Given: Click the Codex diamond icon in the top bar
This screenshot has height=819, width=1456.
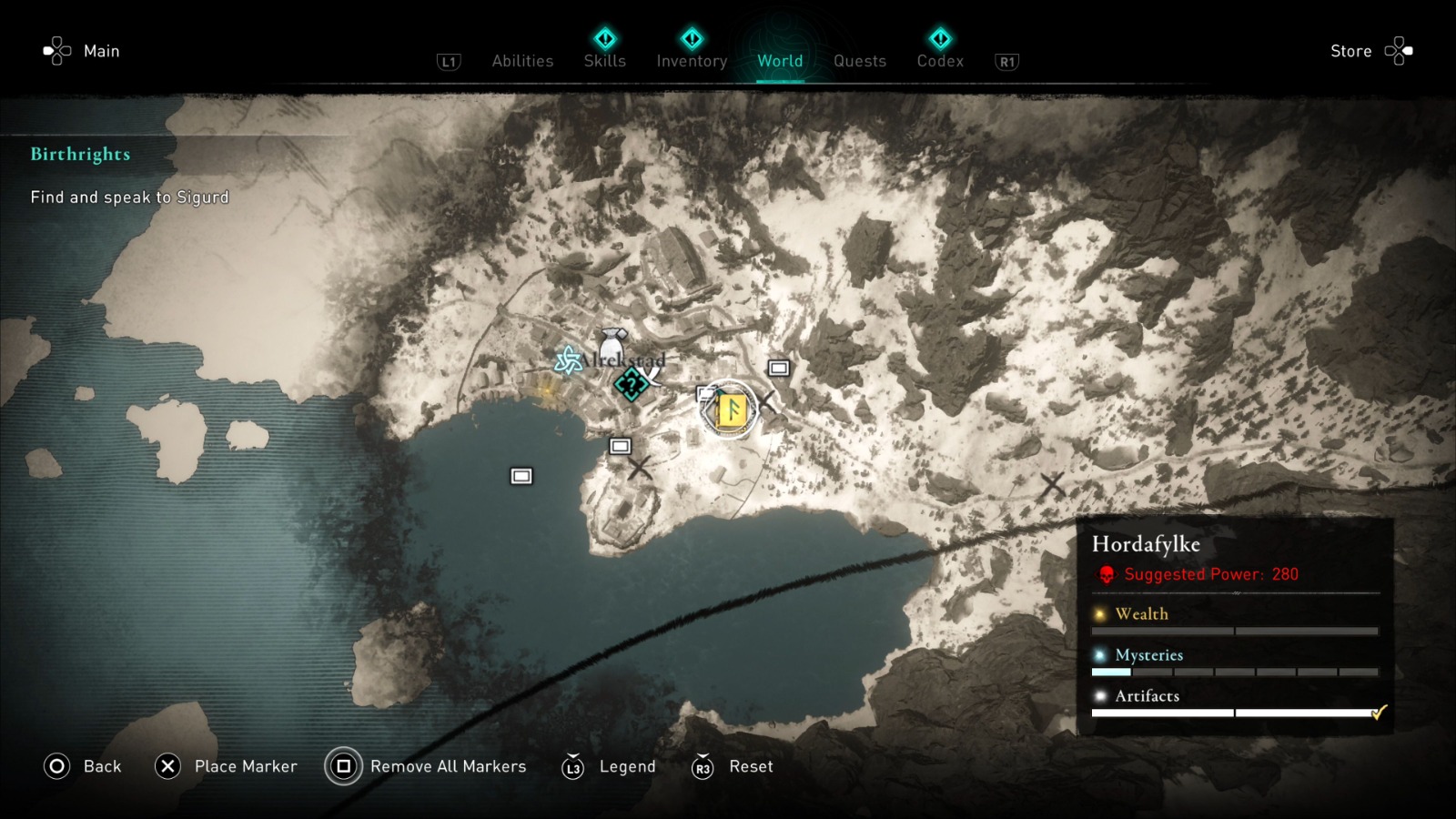Looking at the screenshot, I should click(x=940, y=40).
